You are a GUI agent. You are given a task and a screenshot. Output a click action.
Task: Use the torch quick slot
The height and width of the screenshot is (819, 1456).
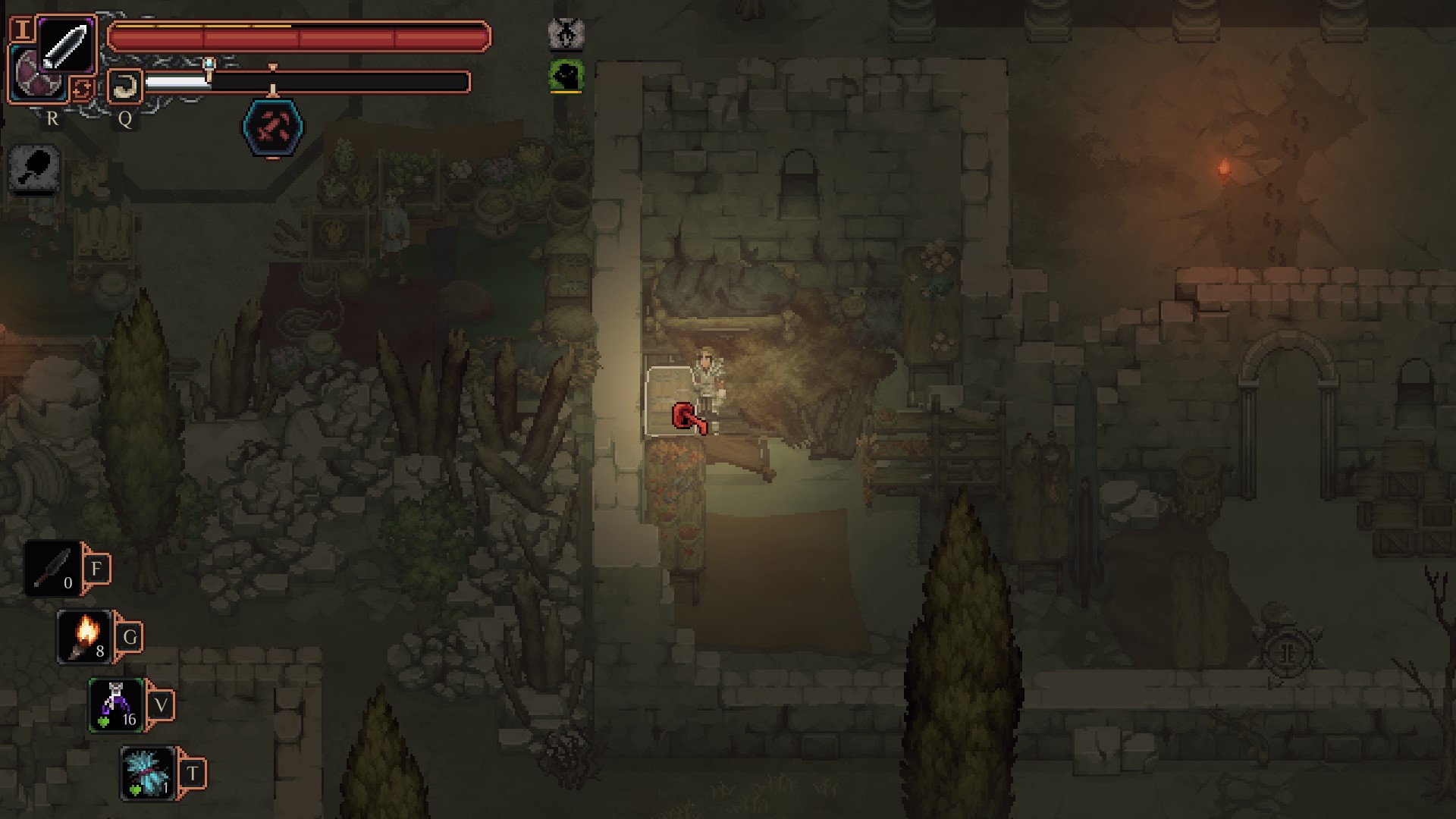(x=85, y=637)
